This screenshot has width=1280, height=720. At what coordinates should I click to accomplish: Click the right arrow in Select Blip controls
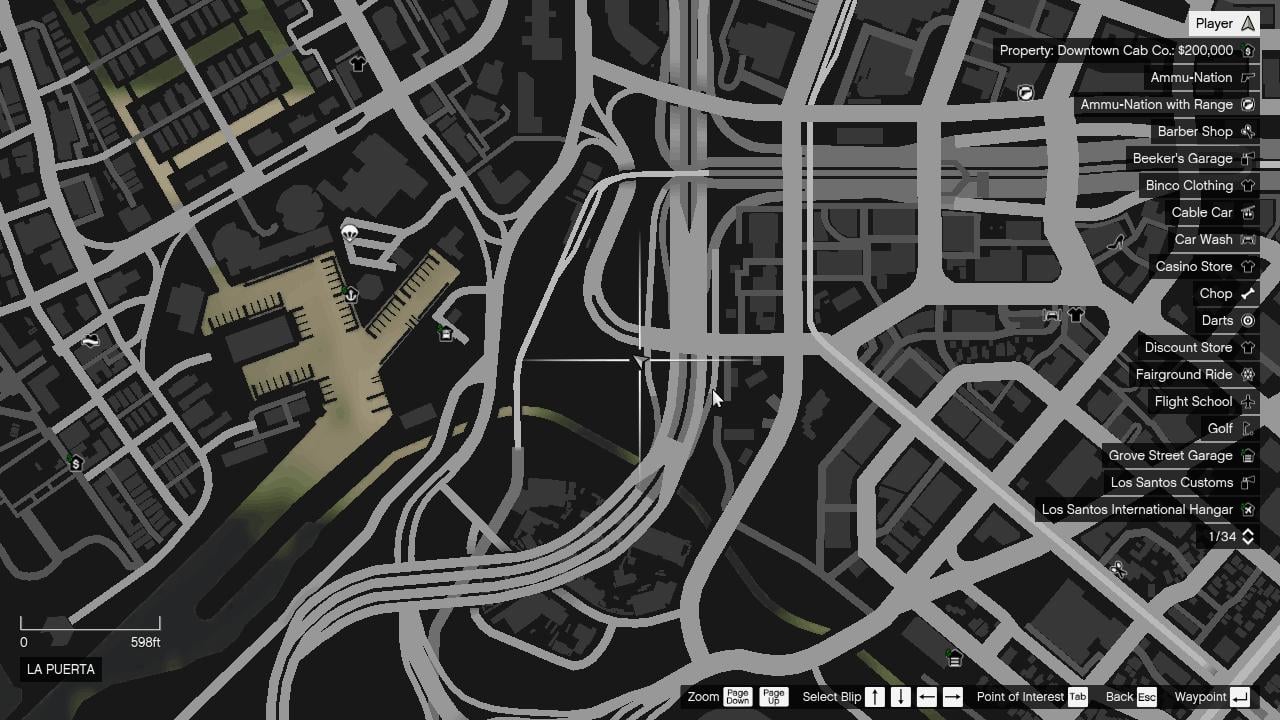(952, 697)
